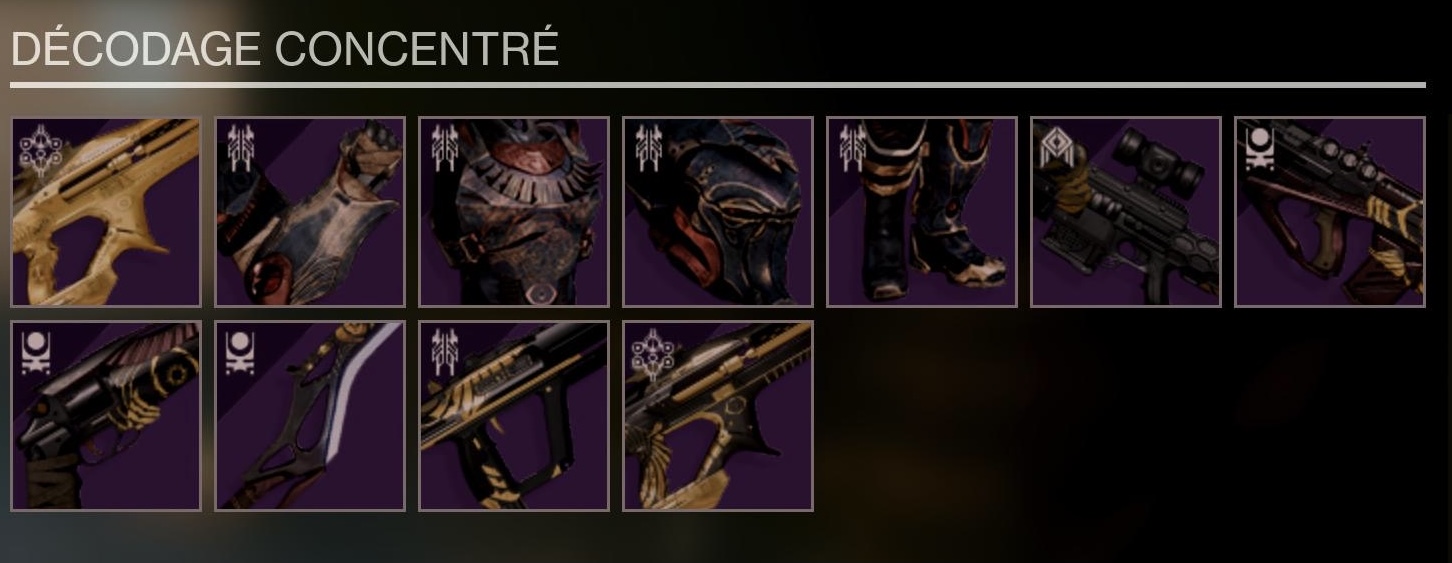Viewport: 1452px width, 563px height.
Task: Select the leg armor boots tile
Action: (922, 212)
